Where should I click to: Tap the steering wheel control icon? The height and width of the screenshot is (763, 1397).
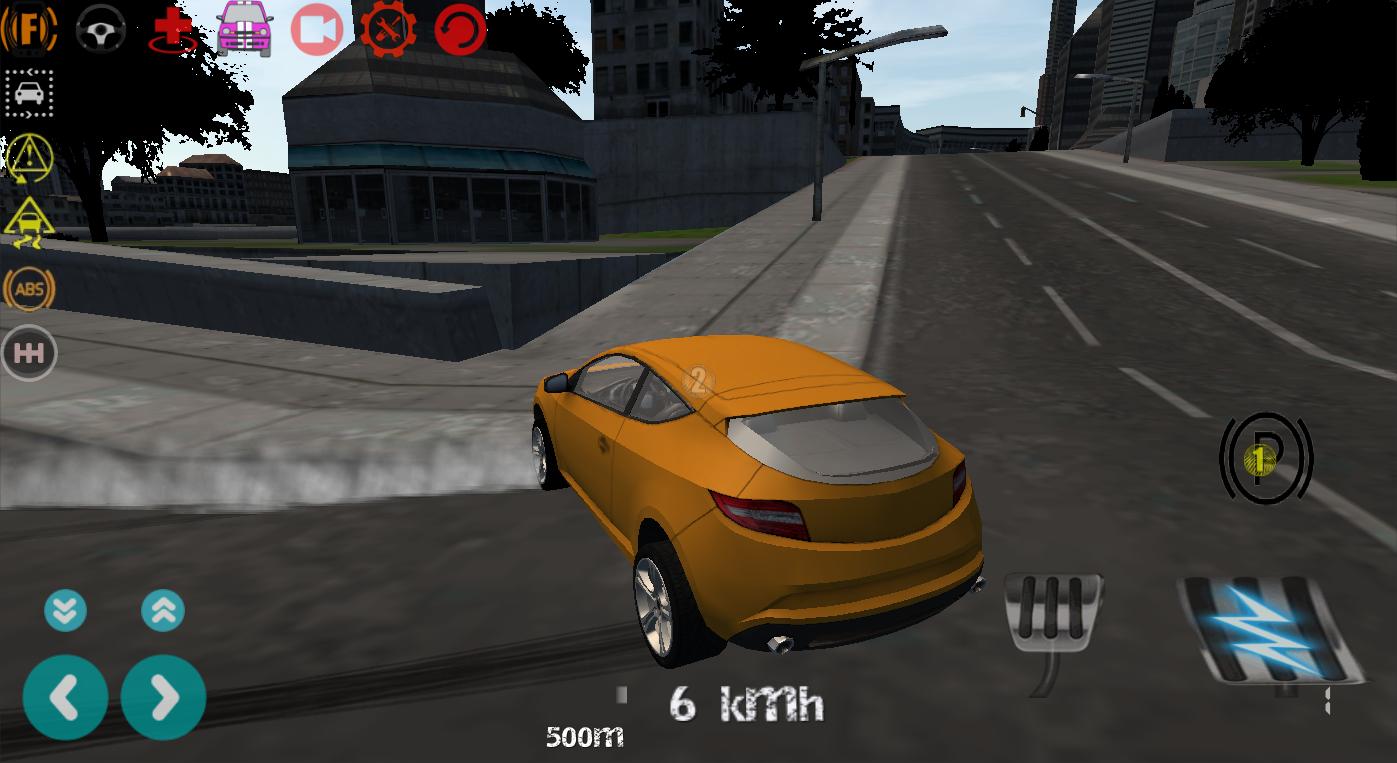(x=99, y=27)
